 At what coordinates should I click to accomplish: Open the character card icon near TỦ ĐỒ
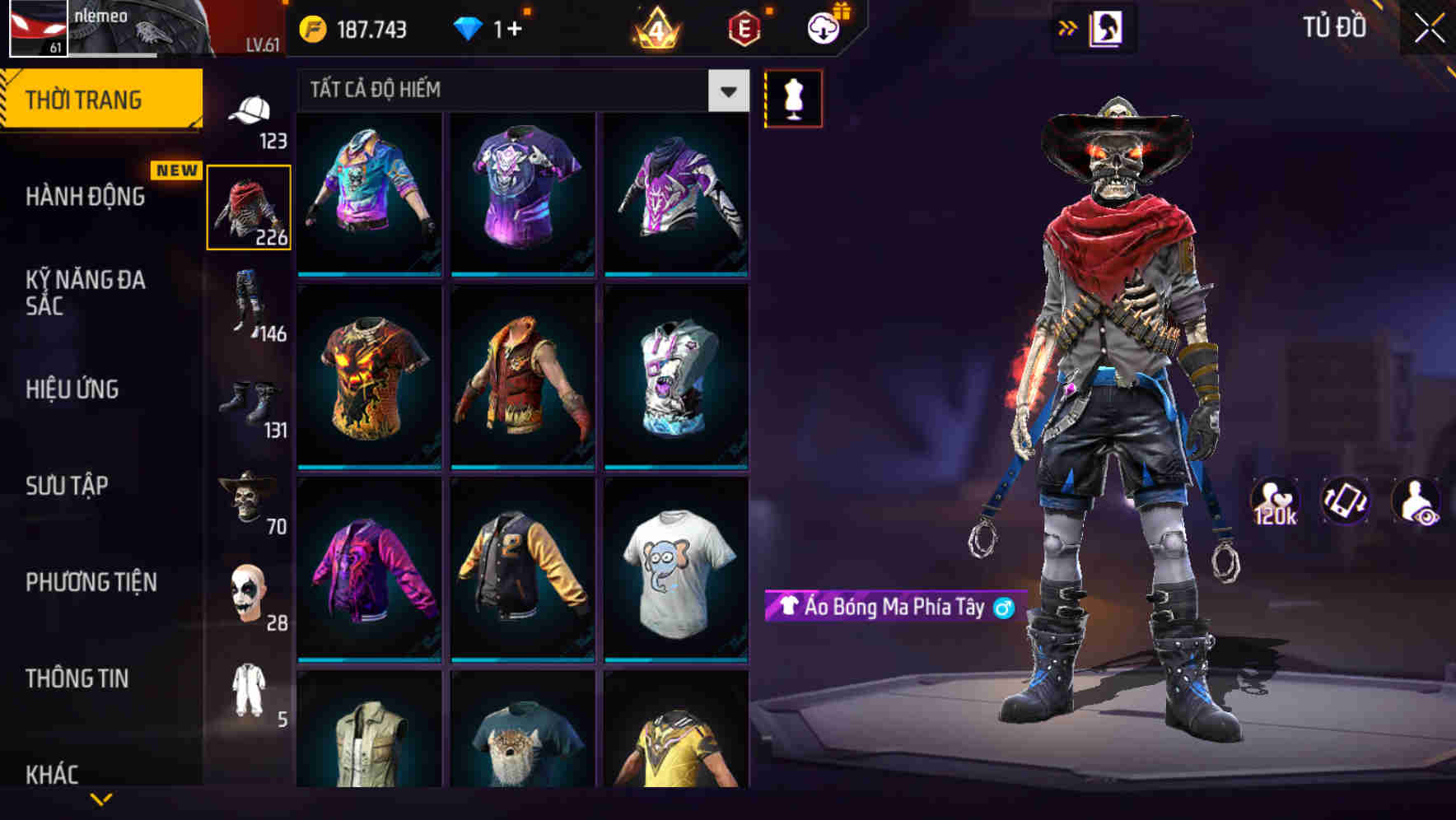click(x=1108, y=26)
